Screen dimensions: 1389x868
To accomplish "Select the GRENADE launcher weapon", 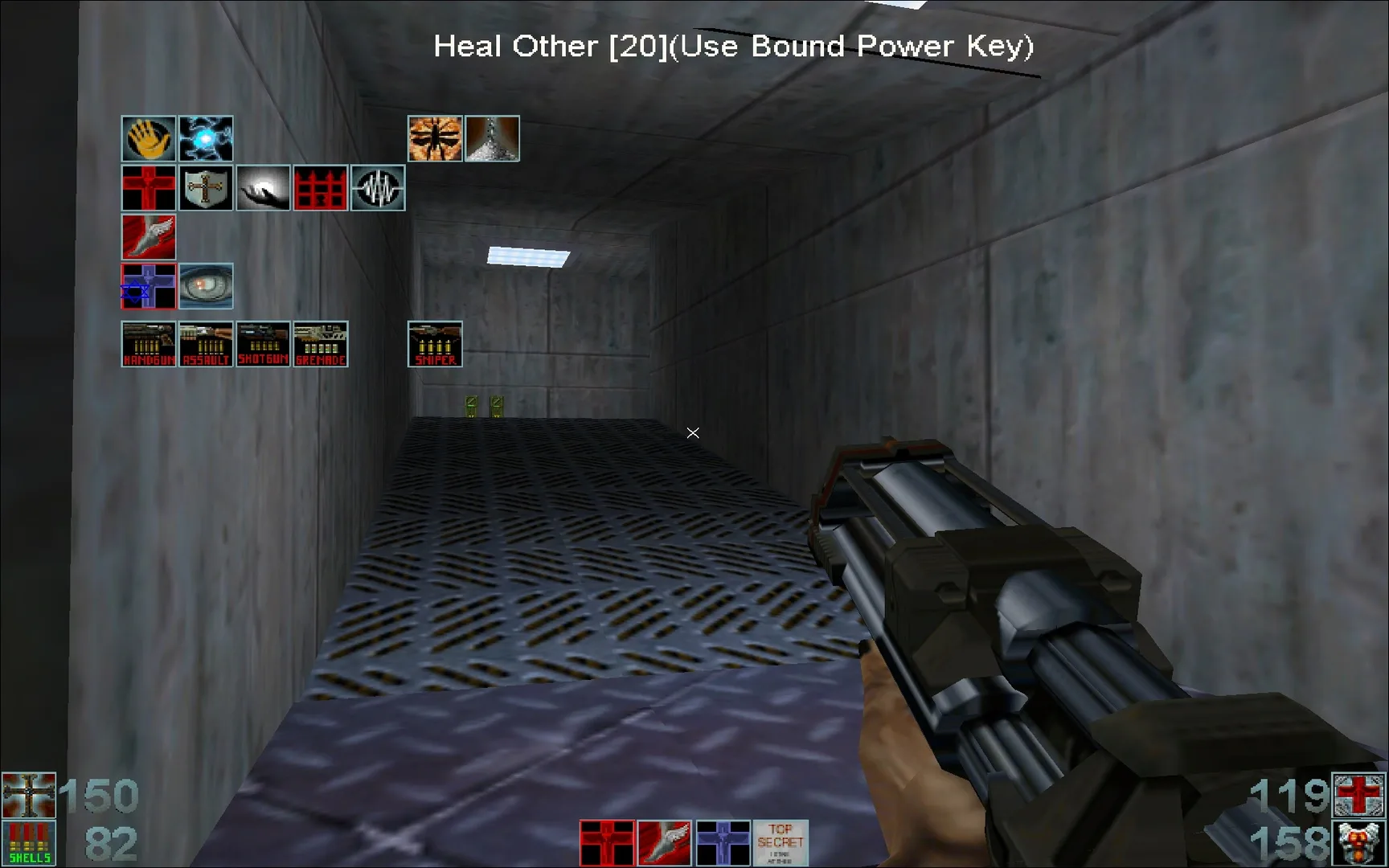I will click(321, 344).
